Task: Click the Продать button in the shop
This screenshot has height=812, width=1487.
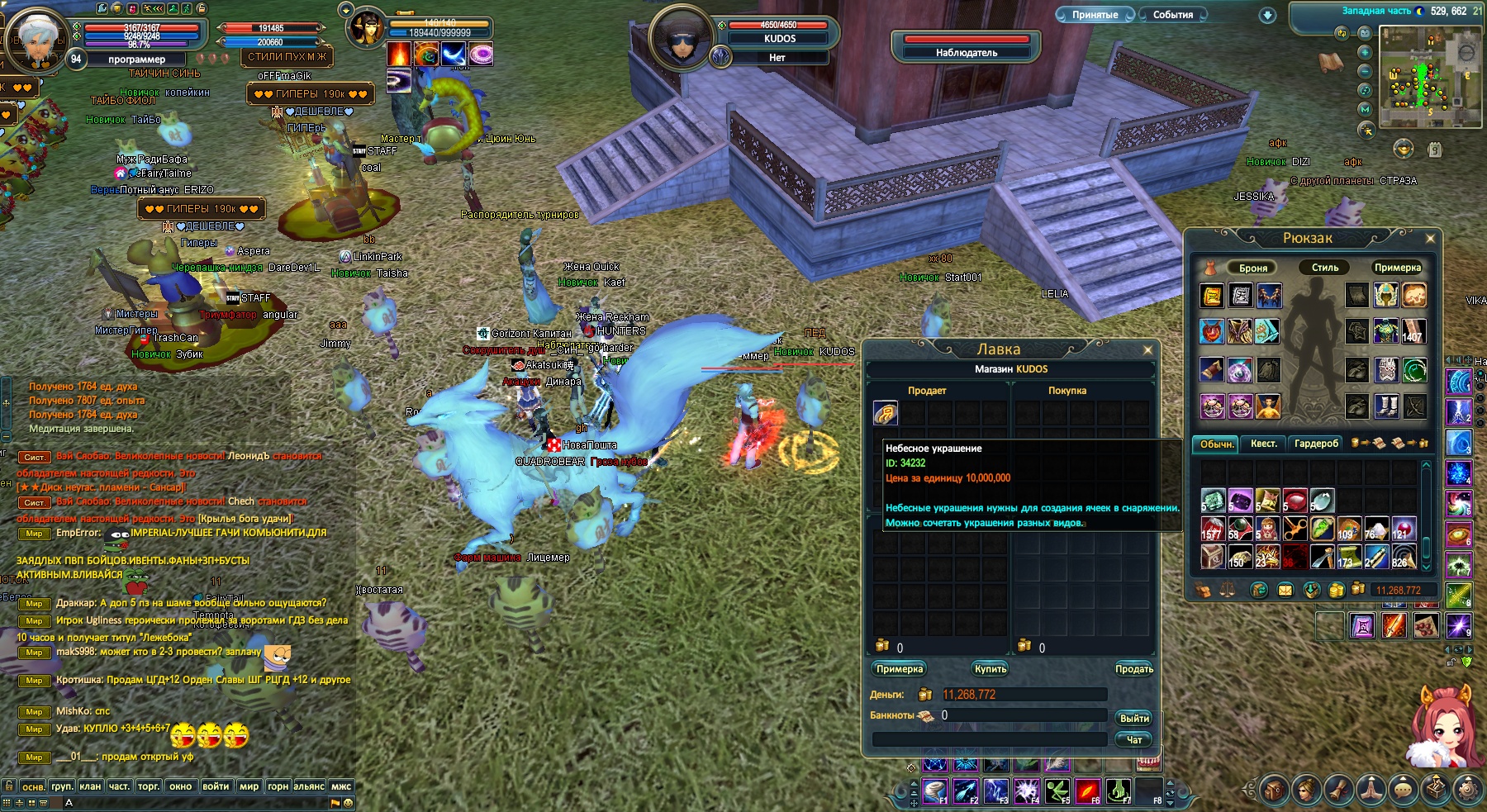Action: point(1133,669)
